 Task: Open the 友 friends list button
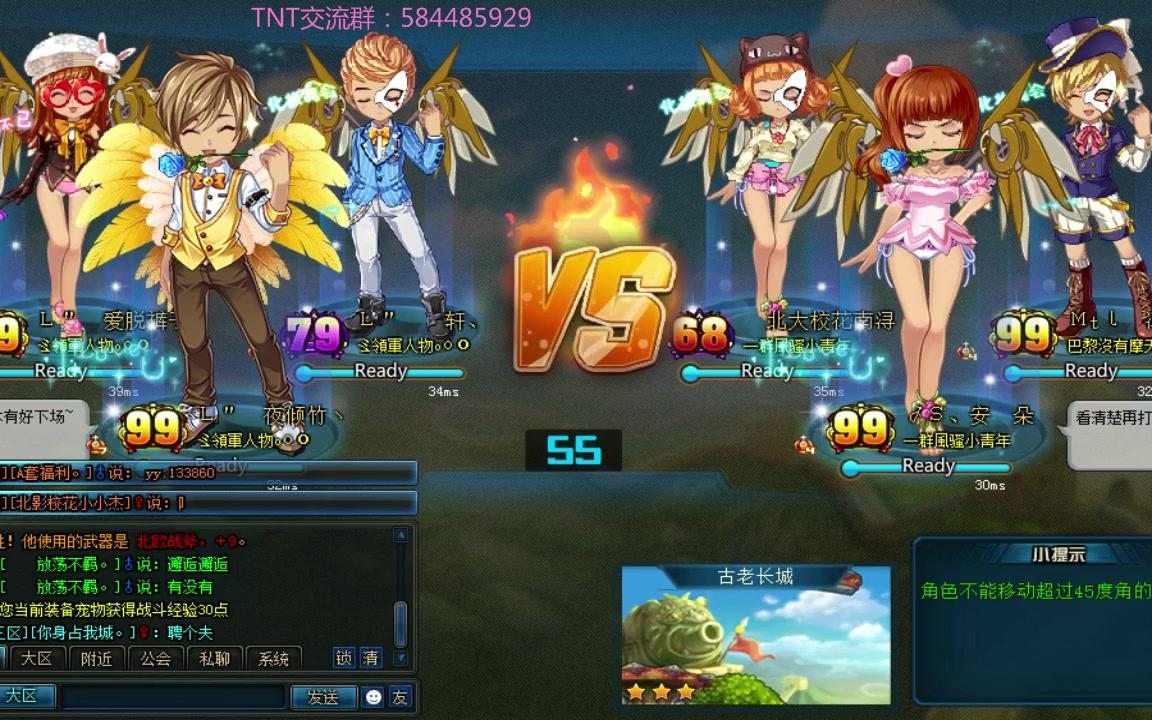400,697
